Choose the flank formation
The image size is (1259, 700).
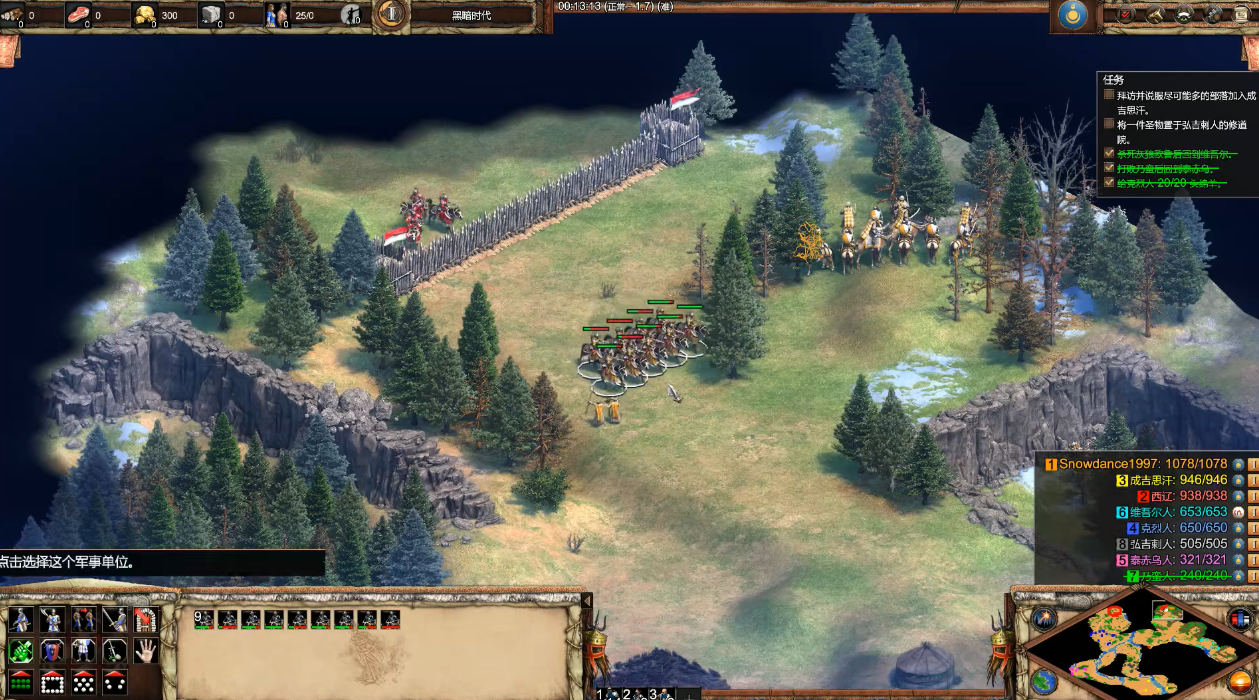pyautogui.click(x=114, y=682)
